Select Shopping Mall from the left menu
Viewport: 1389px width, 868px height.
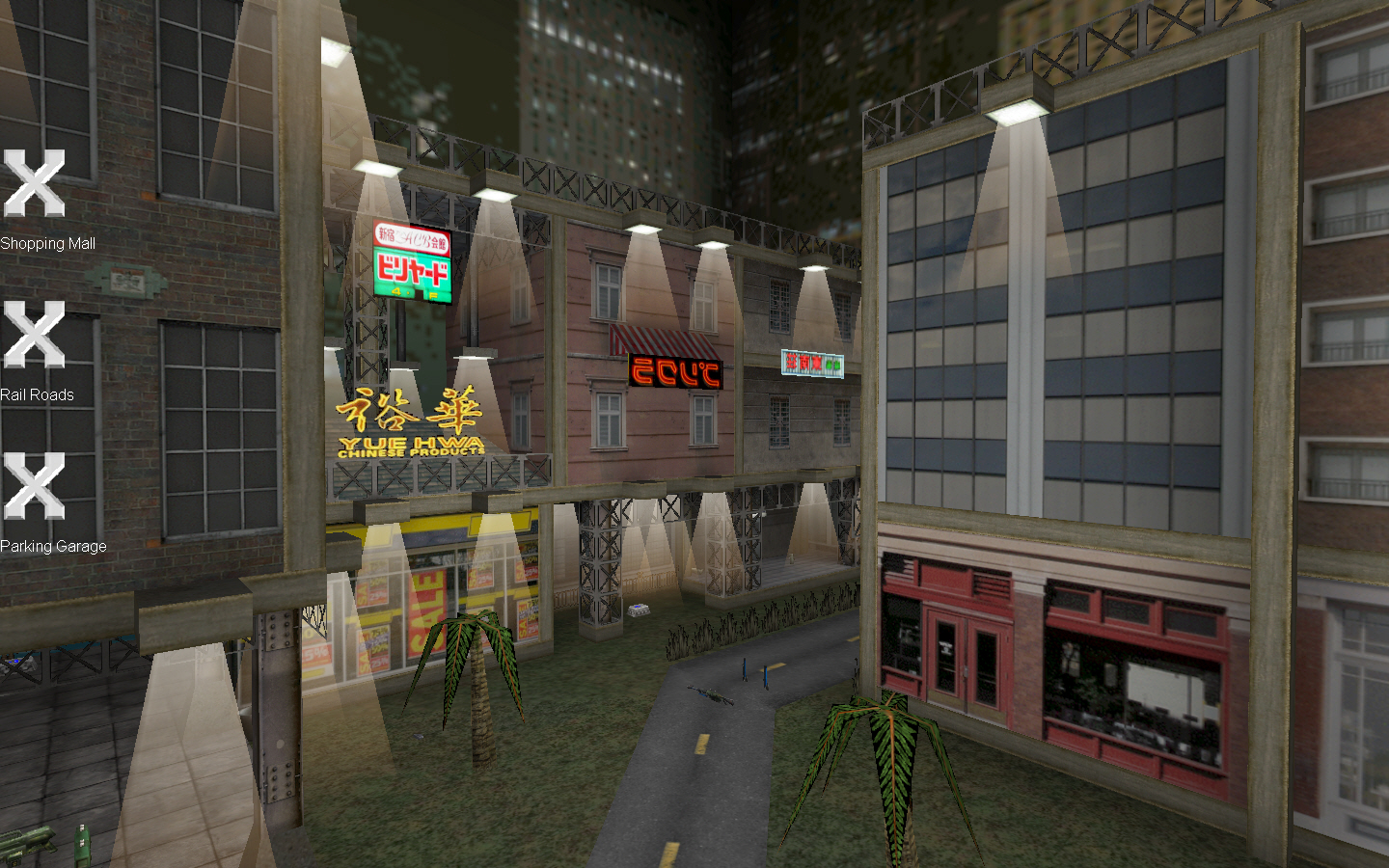click(48, 244)
